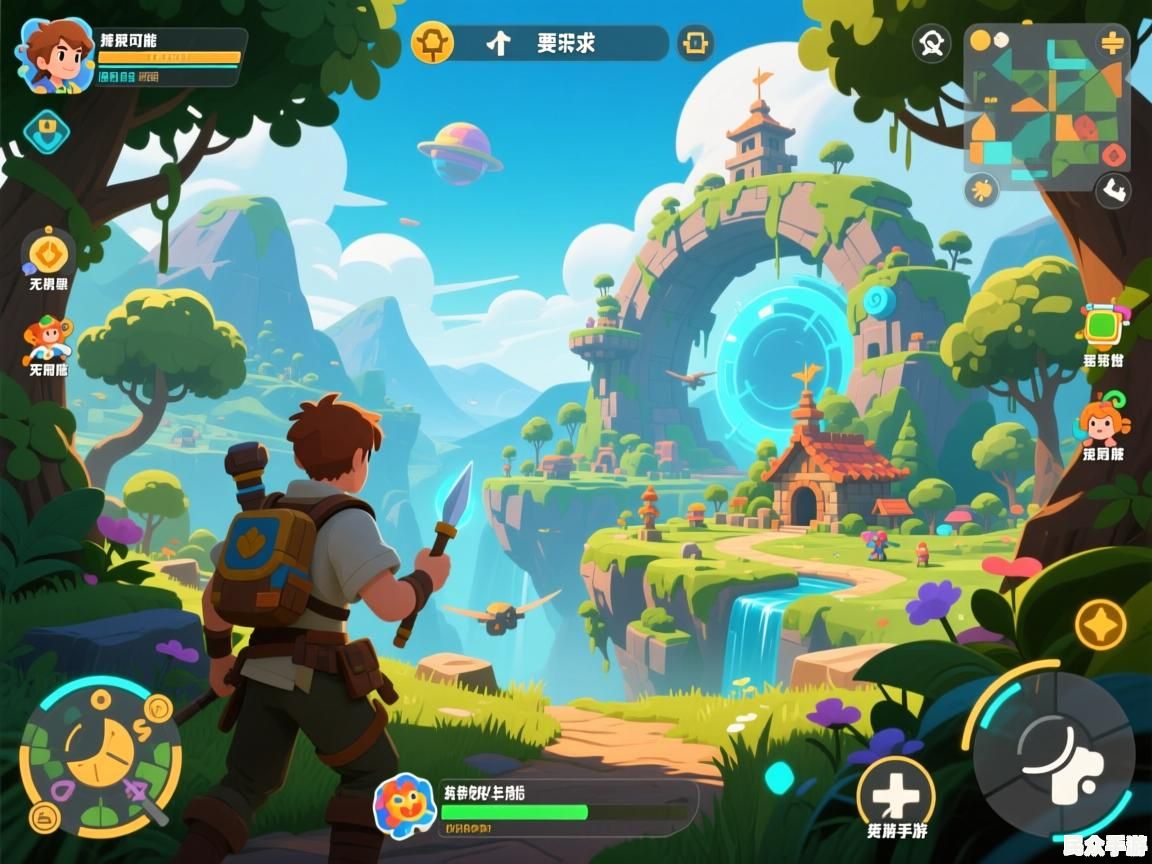This screenshot has width=1152, height=864.
Task: Select the monkey icon on the left side
Action: [47, 338]
